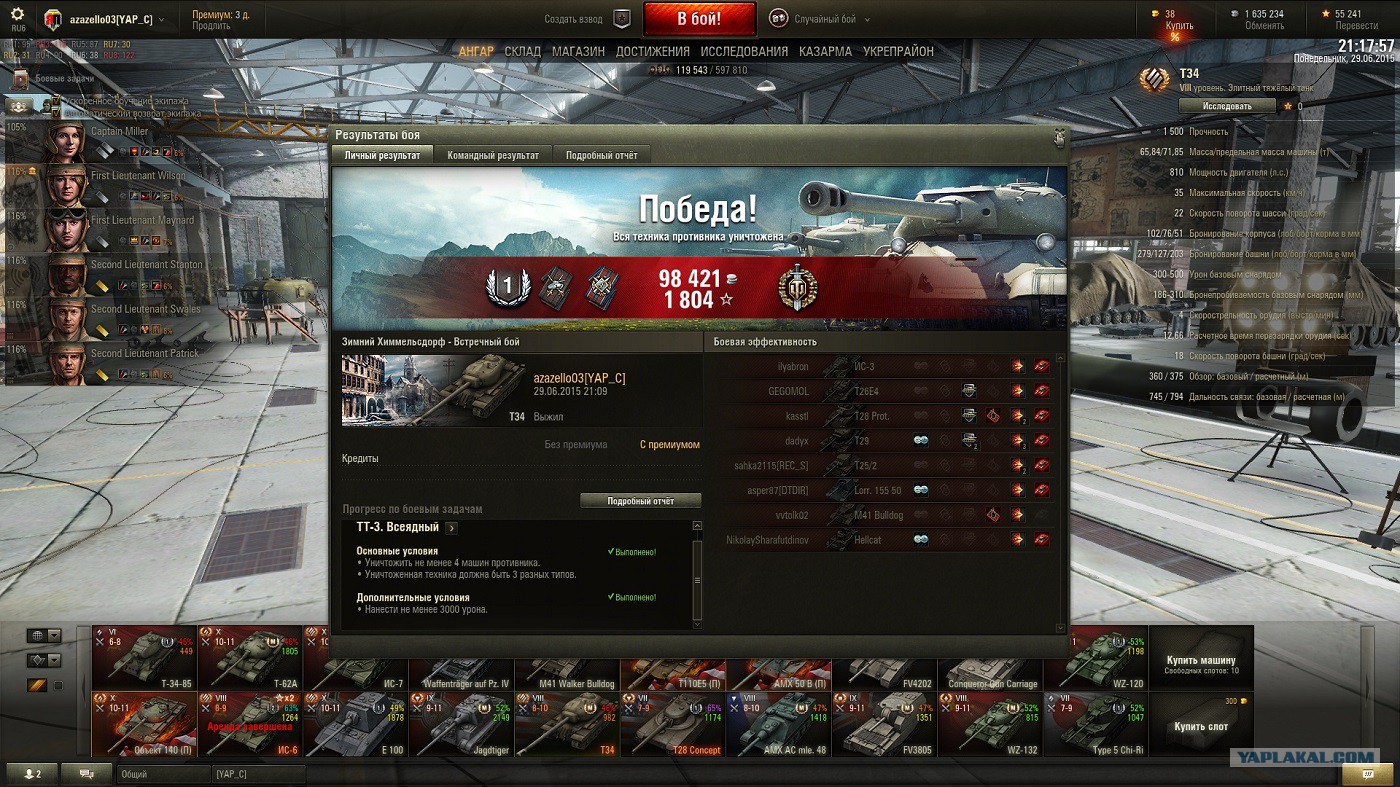Open the «УКРЕПРАЙОН» stronghold menu
The image size is (1400, 787).
pos(898,51)
